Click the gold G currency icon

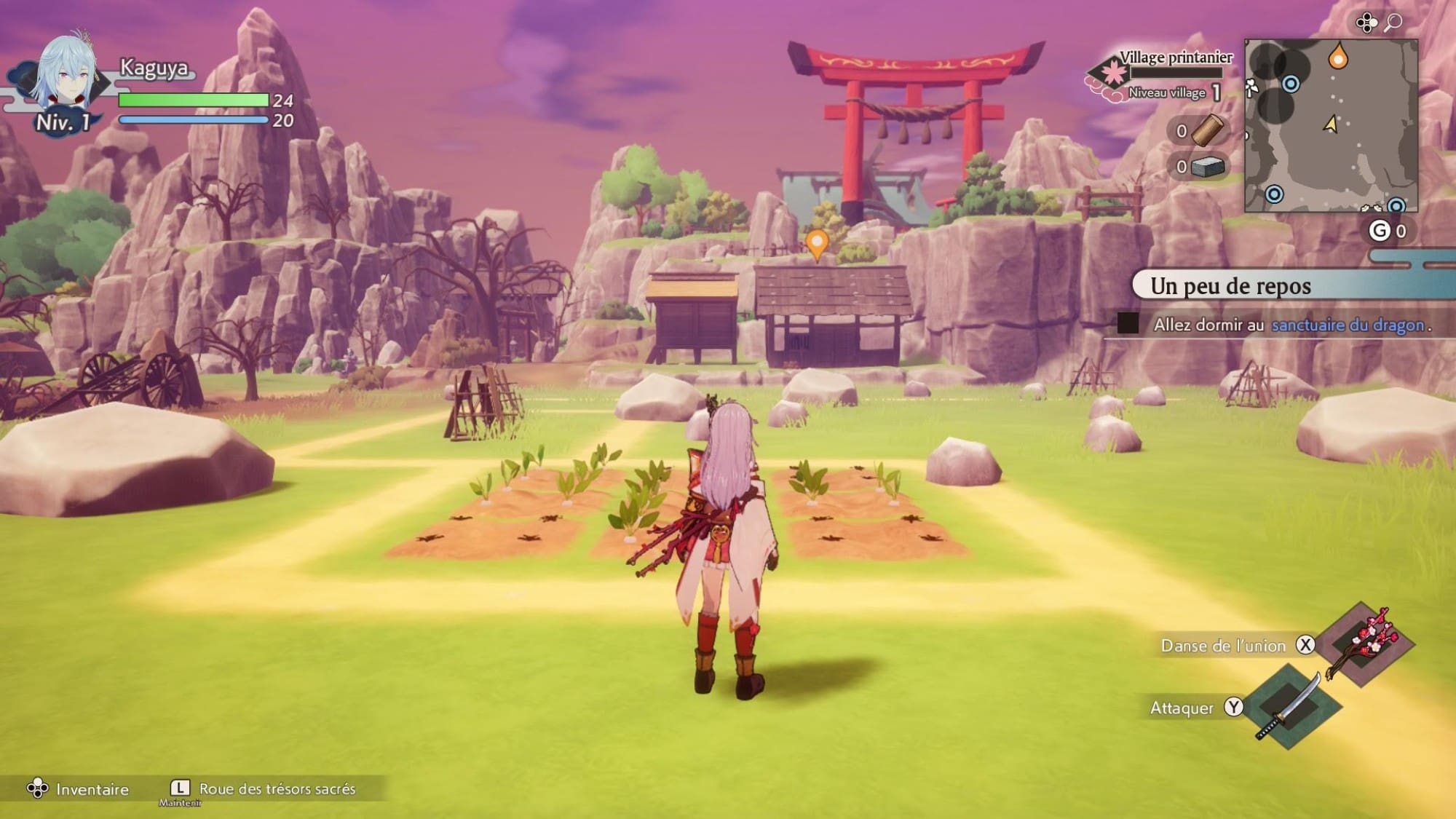(1380, 231)
